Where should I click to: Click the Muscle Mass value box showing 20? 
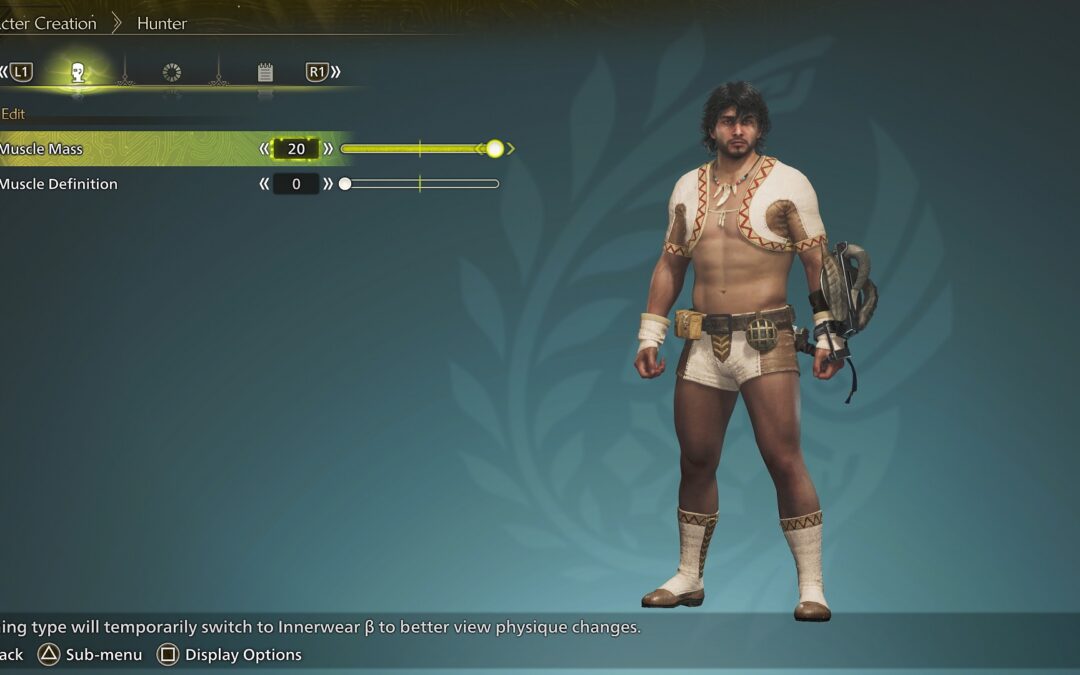click(x=296, y=149)
